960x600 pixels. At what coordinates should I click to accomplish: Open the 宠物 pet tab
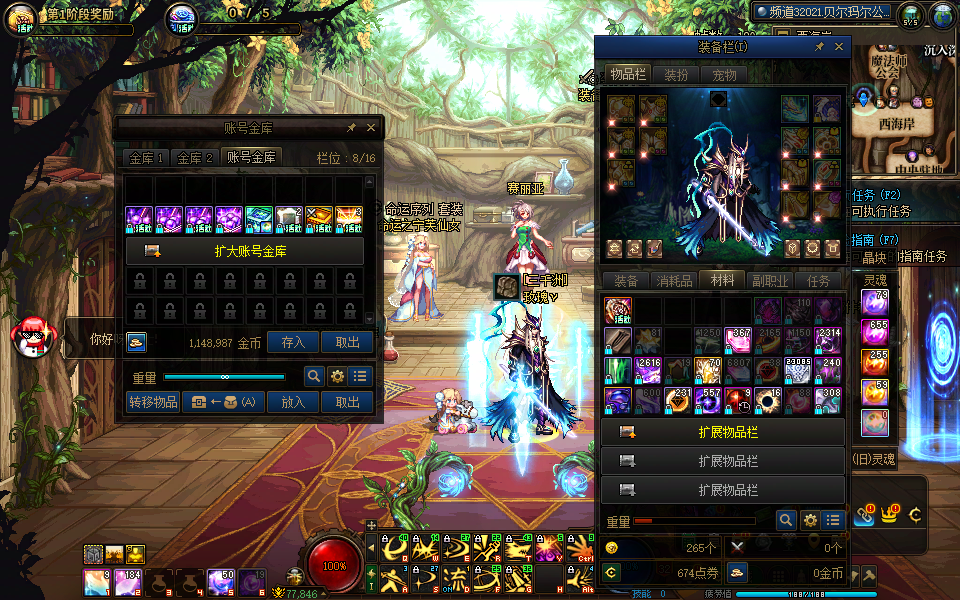(x=724, y=75)
